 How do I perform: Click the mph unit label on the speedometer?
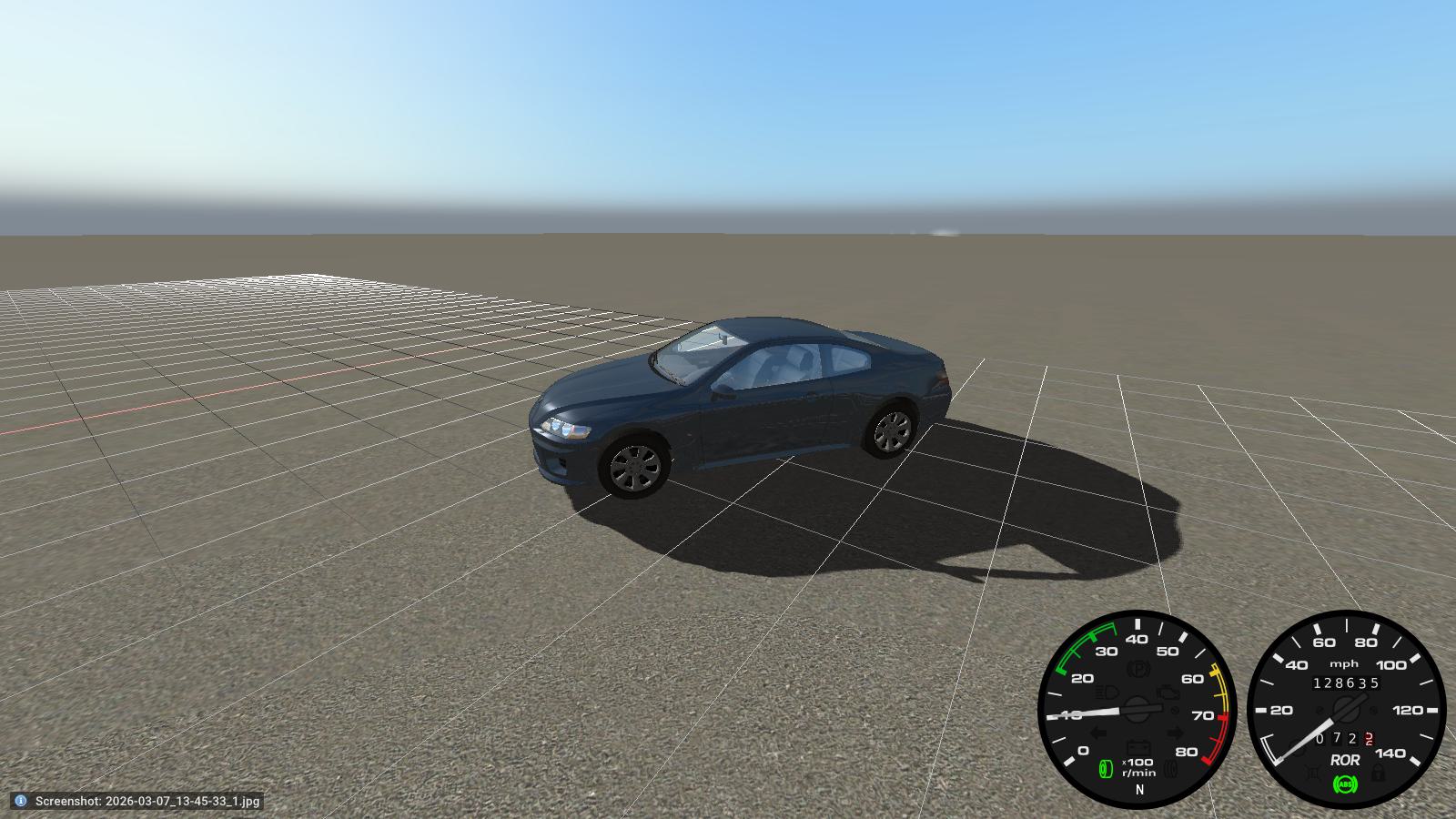point(1344,663)
